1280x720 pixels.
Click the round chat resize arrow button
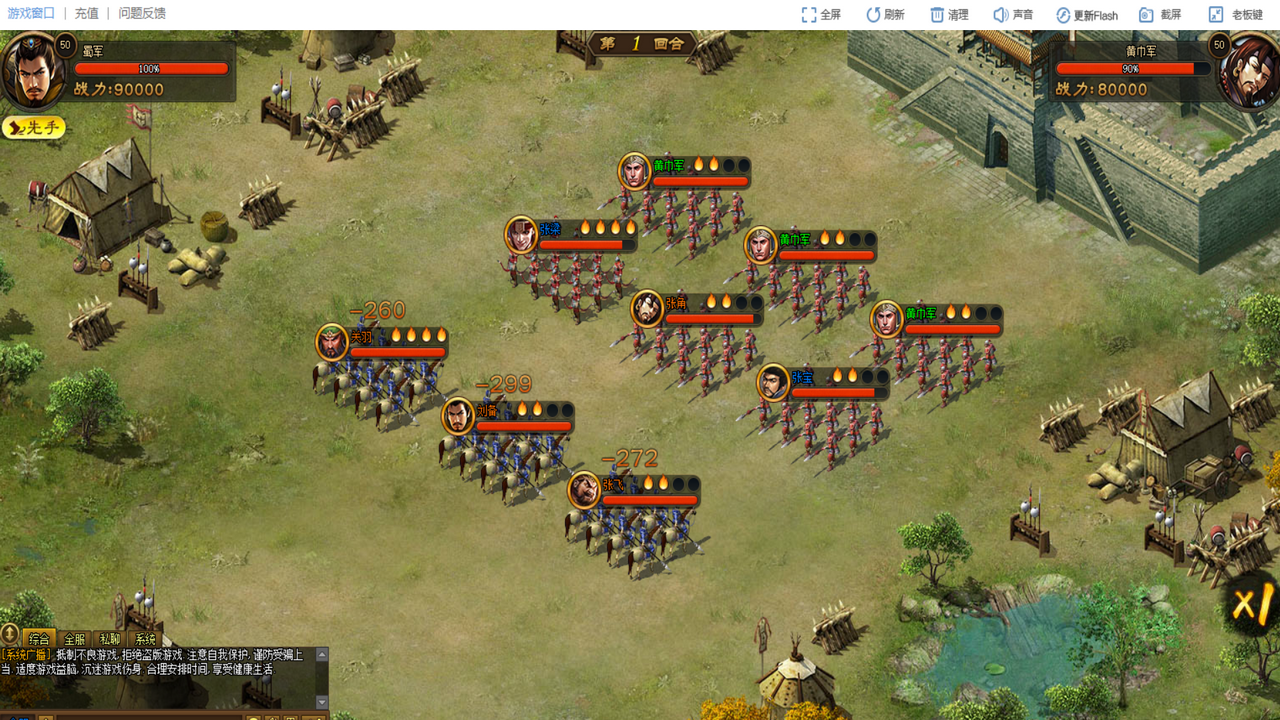click(10, 633)
